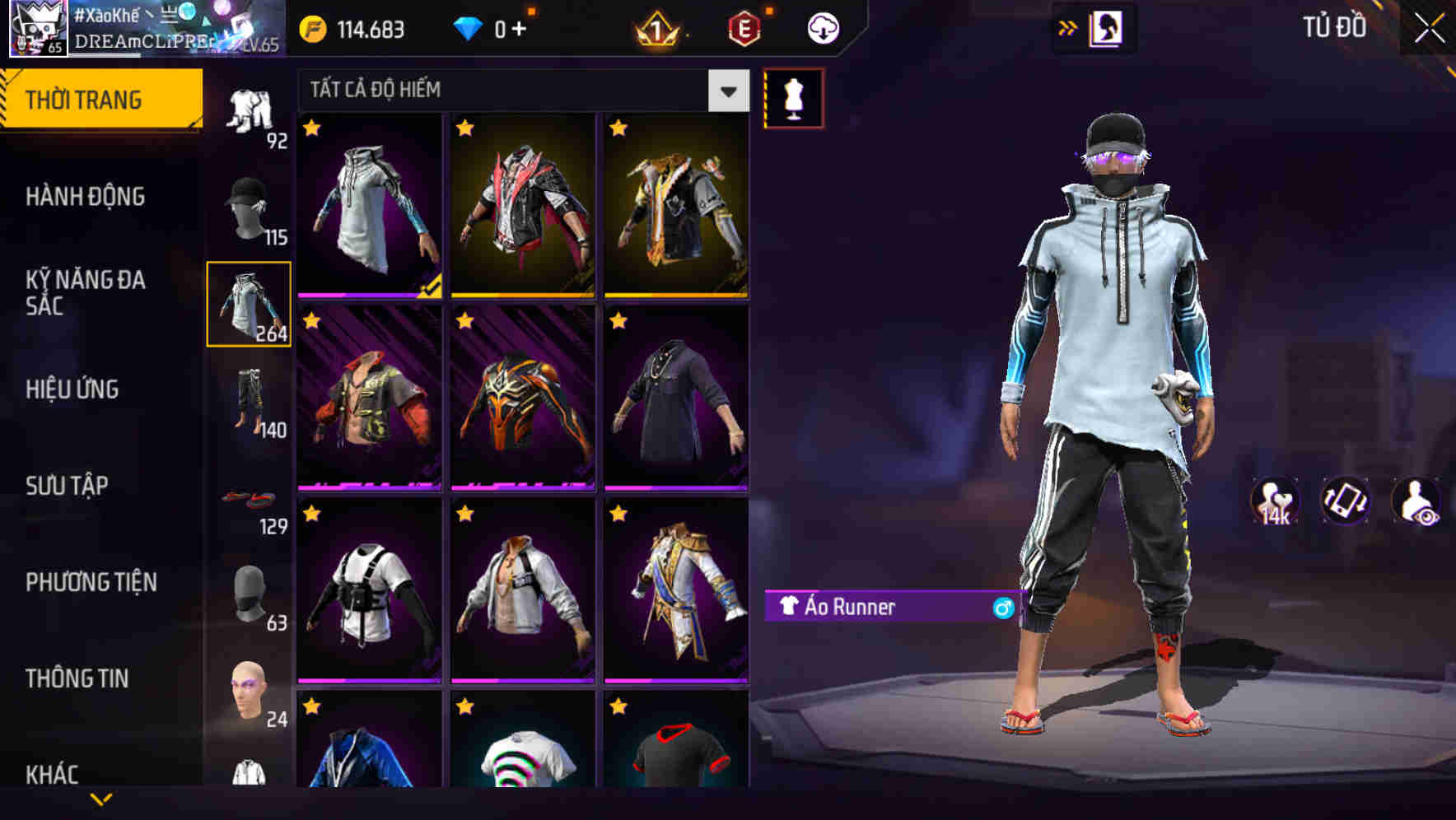The image size is (1456, 820).
Task: Open the HÀNH ĐỘNG menu section
Action: (x=86, y=197)
